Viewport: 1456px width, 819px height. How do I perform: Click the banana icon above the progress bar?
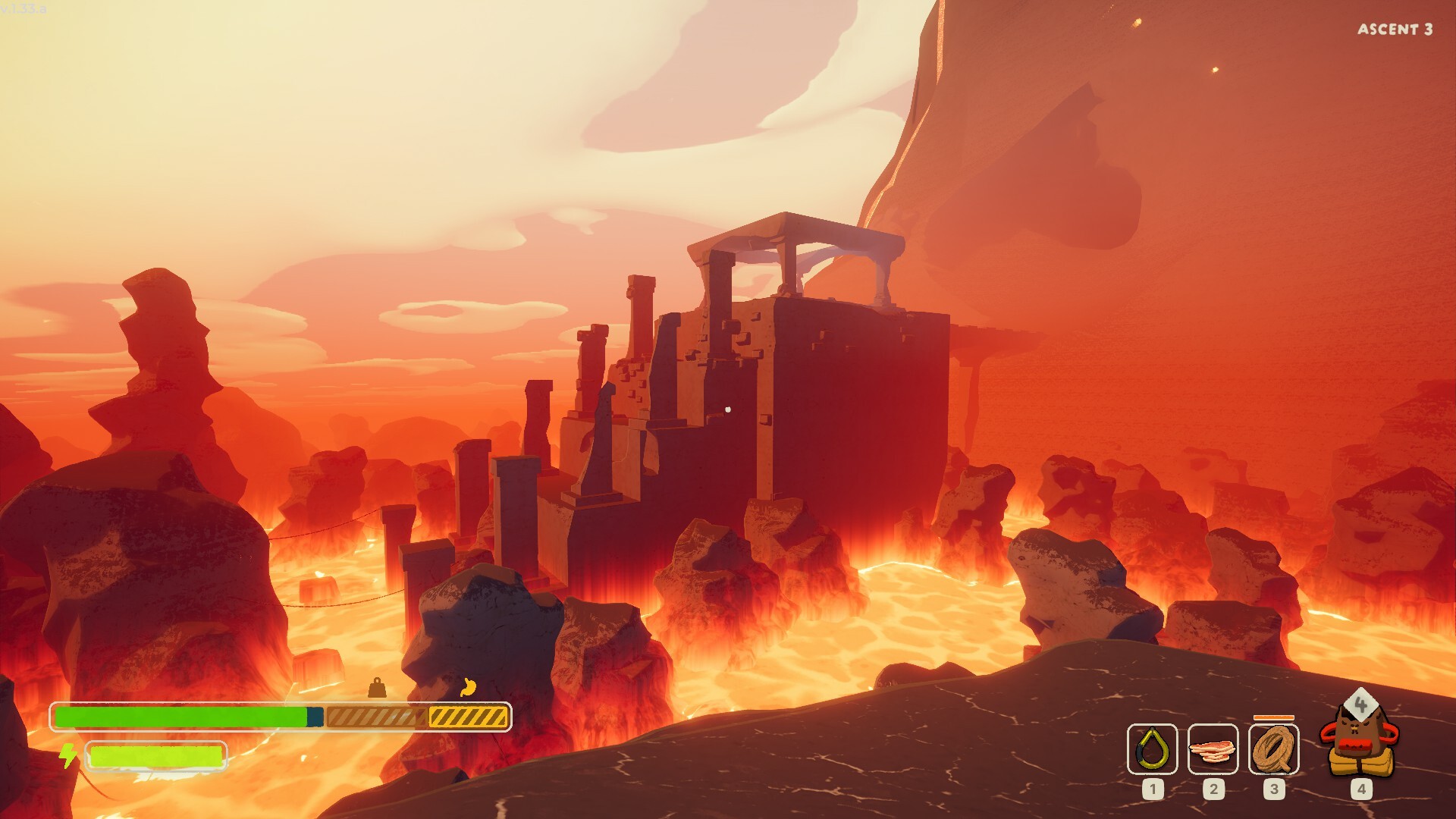[x=468, y=686]
